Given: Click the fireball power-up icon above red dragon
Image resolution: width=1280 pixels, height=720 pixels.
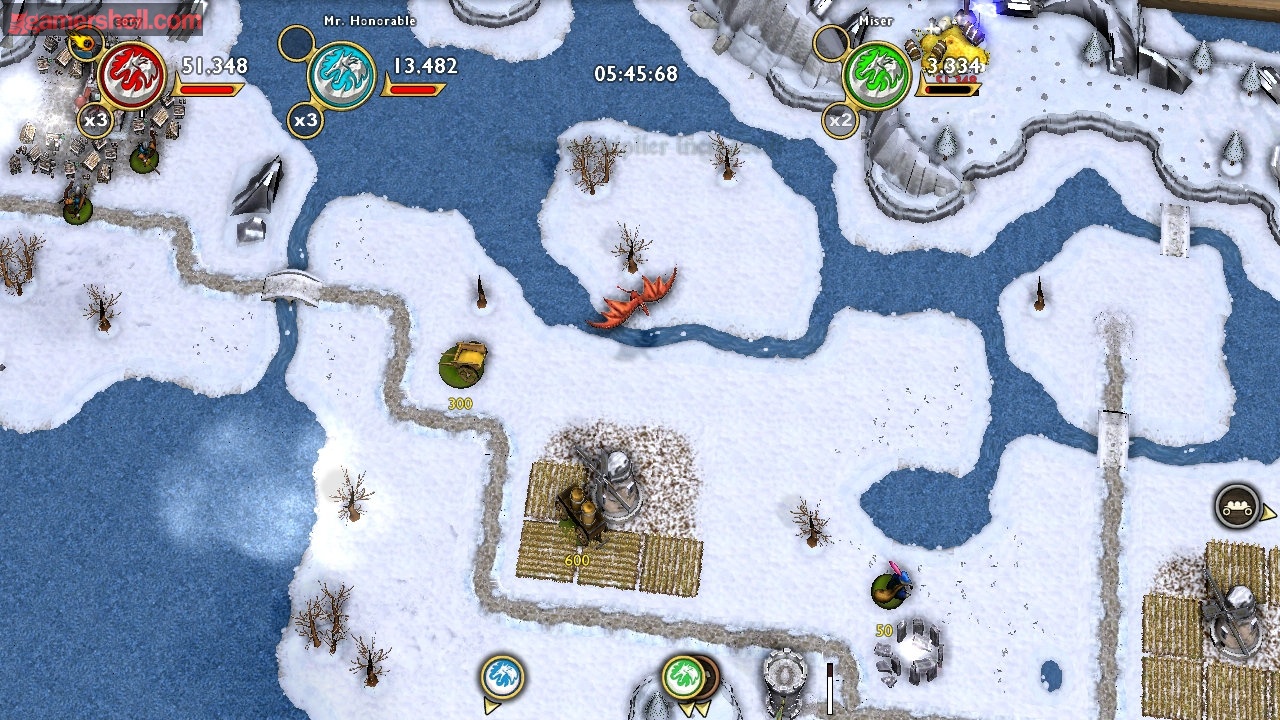Looking at the screenshot, I should 86,43.
